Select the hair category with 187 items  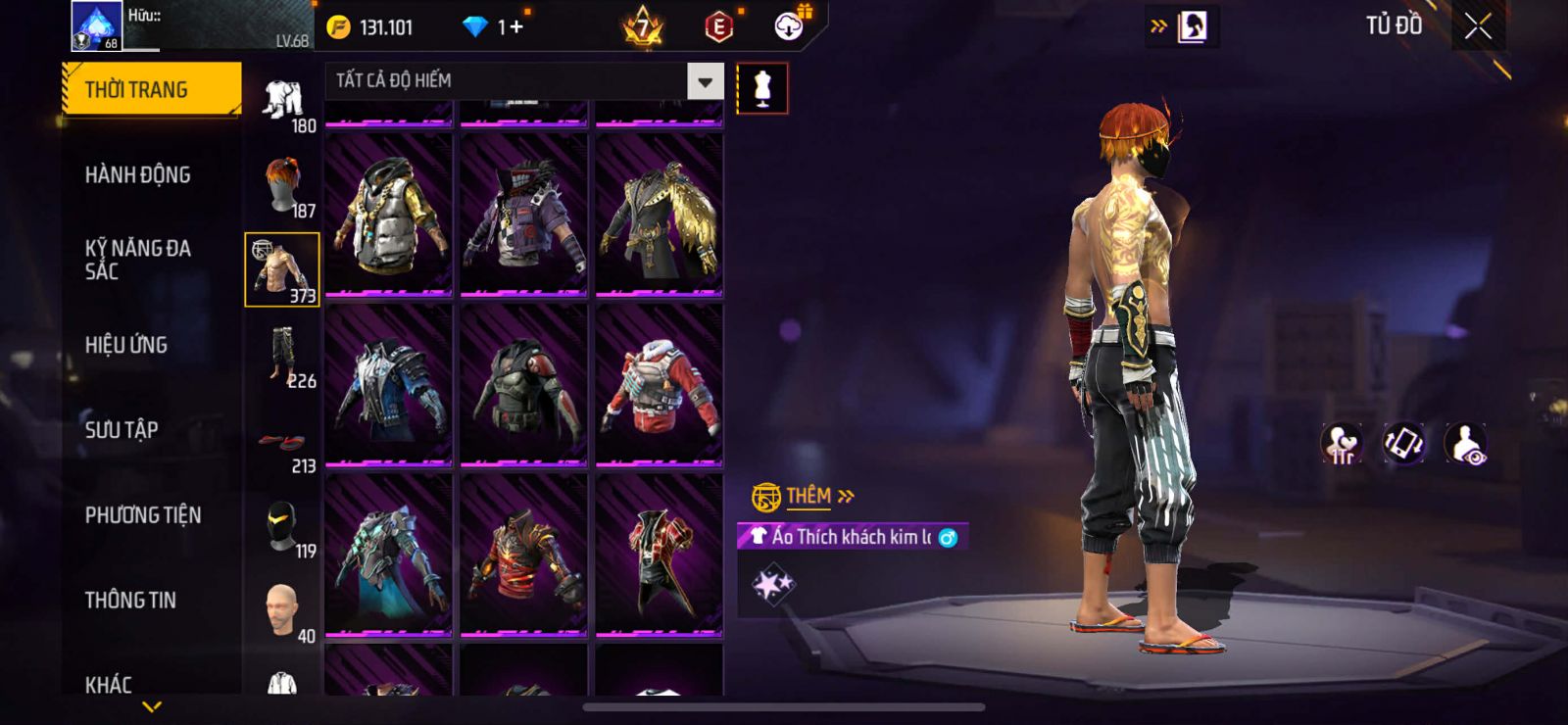(x=282, y=186)
